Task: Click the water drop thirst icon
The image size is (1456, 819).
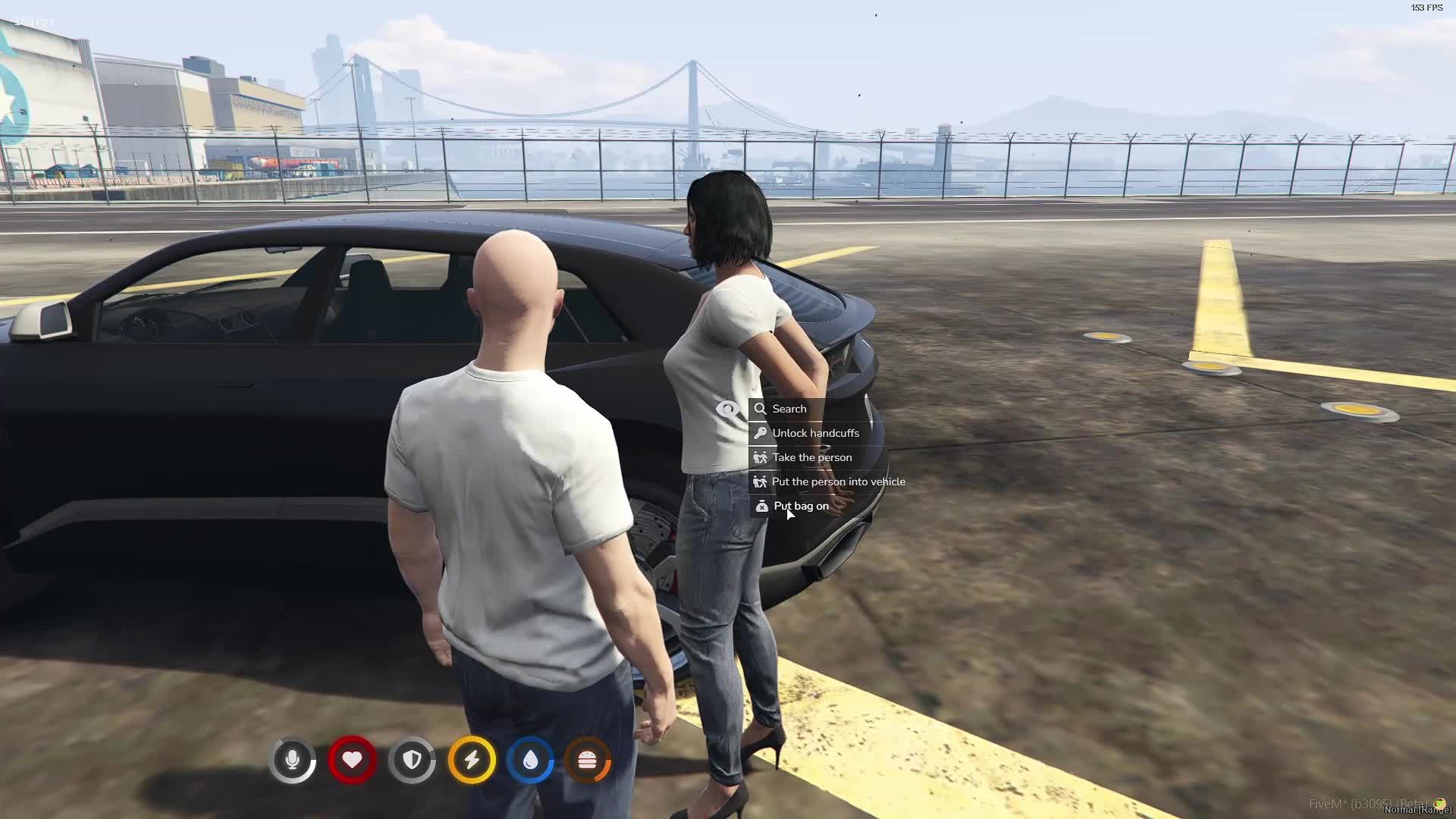Action: click(x=530, y=759)
